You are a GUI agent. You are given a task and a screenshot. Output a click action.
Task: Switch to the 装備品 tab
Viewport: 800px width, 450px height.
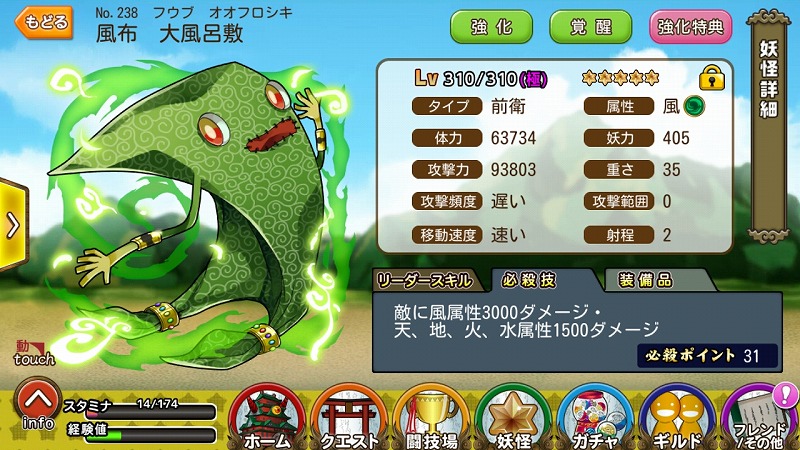(645, 279)
